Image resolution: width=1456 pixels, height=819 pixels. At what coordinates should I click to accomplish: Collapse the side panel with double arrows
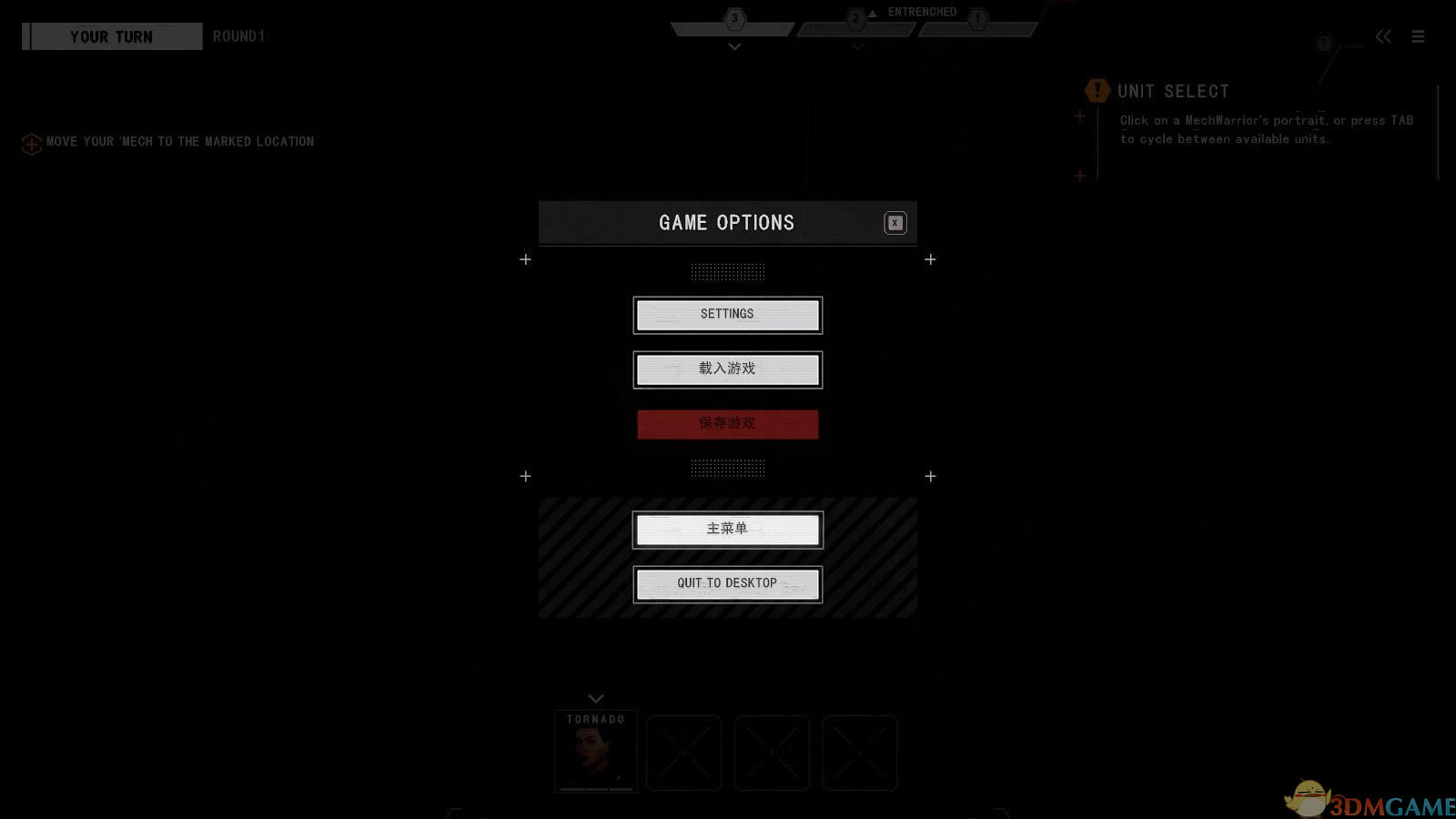(x=1383, y=36)
